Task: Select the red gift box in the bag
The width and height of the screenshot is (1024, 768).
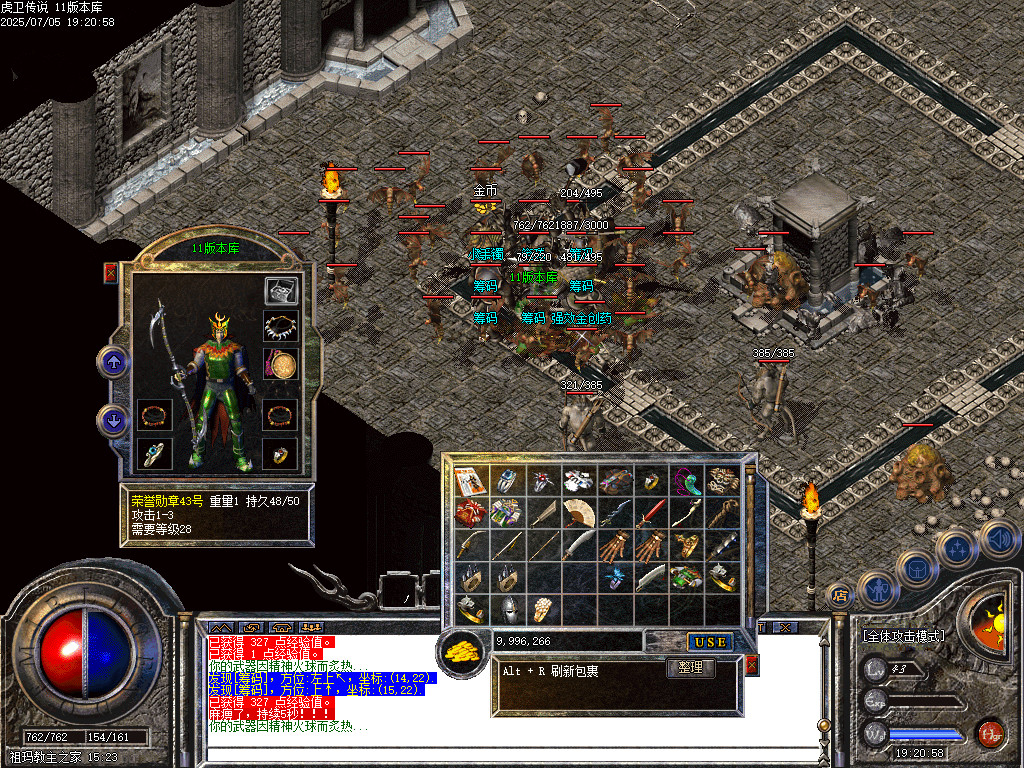Action: pos(471,512)
